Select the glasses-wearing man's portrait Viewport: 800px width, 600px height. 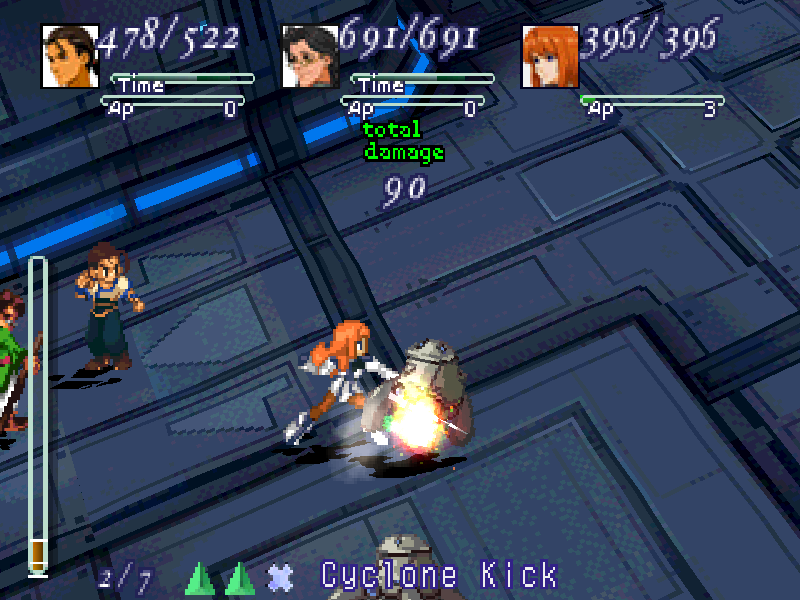pyautogui.click(x=309, y=56)
